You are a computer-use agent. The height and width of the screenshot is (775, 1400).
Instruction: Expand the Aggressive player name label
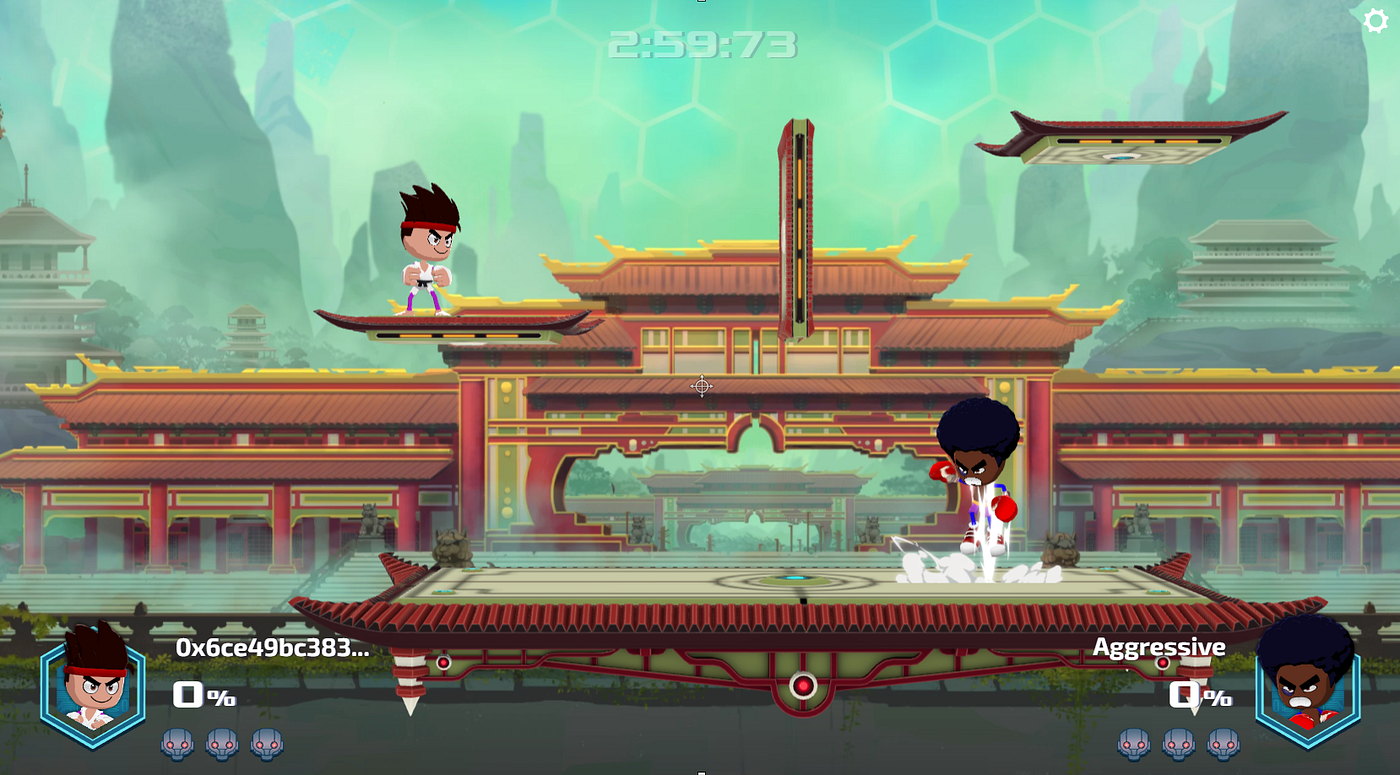coord(1160,648)
